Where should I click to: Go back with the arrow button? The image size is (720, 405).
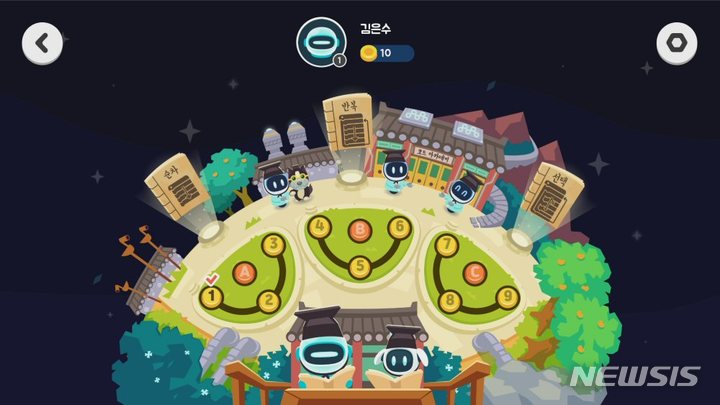42,43
